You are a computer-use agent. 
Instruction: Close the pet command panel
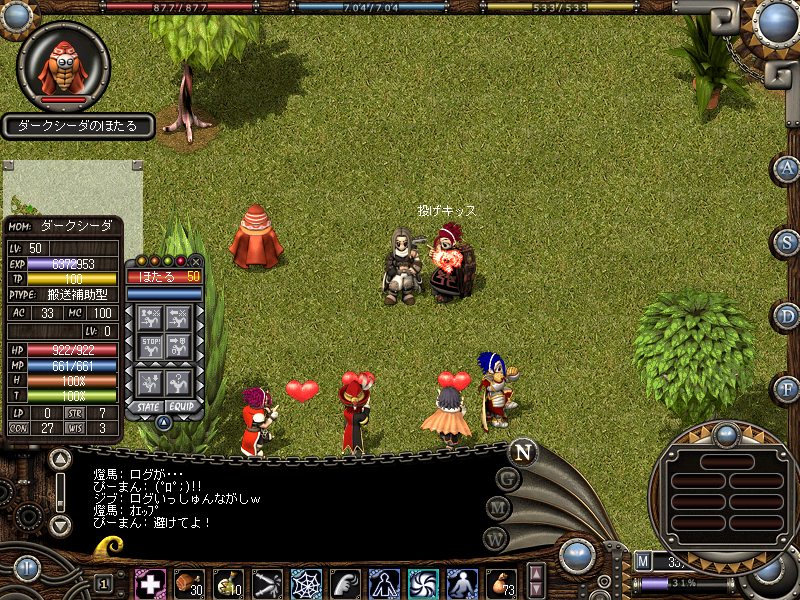click(x=195, y=261)
